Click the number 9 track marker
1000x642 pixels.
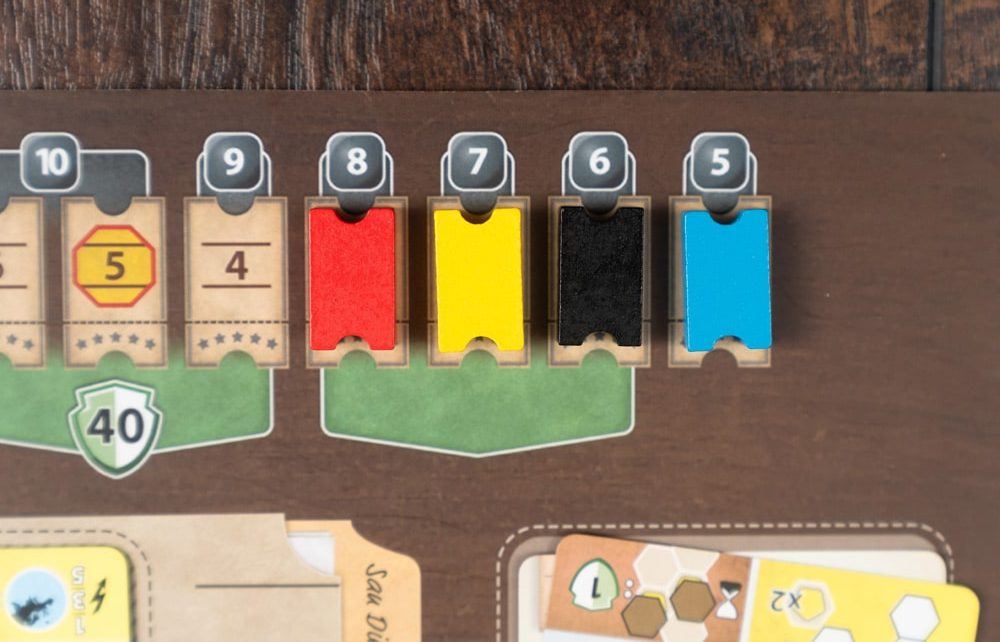[x=234, y=163]
